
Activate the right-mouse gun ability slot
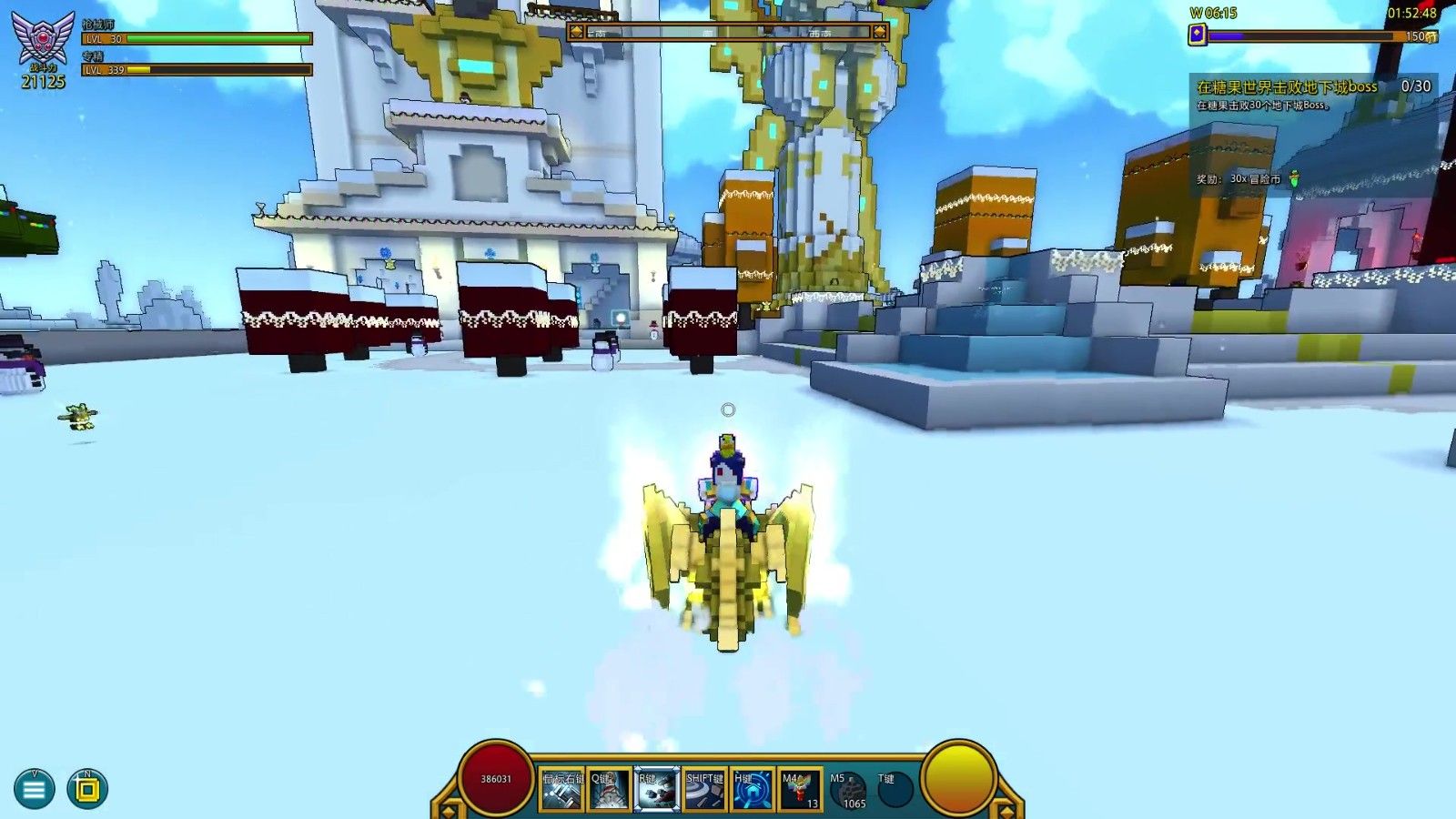point(562,790)
